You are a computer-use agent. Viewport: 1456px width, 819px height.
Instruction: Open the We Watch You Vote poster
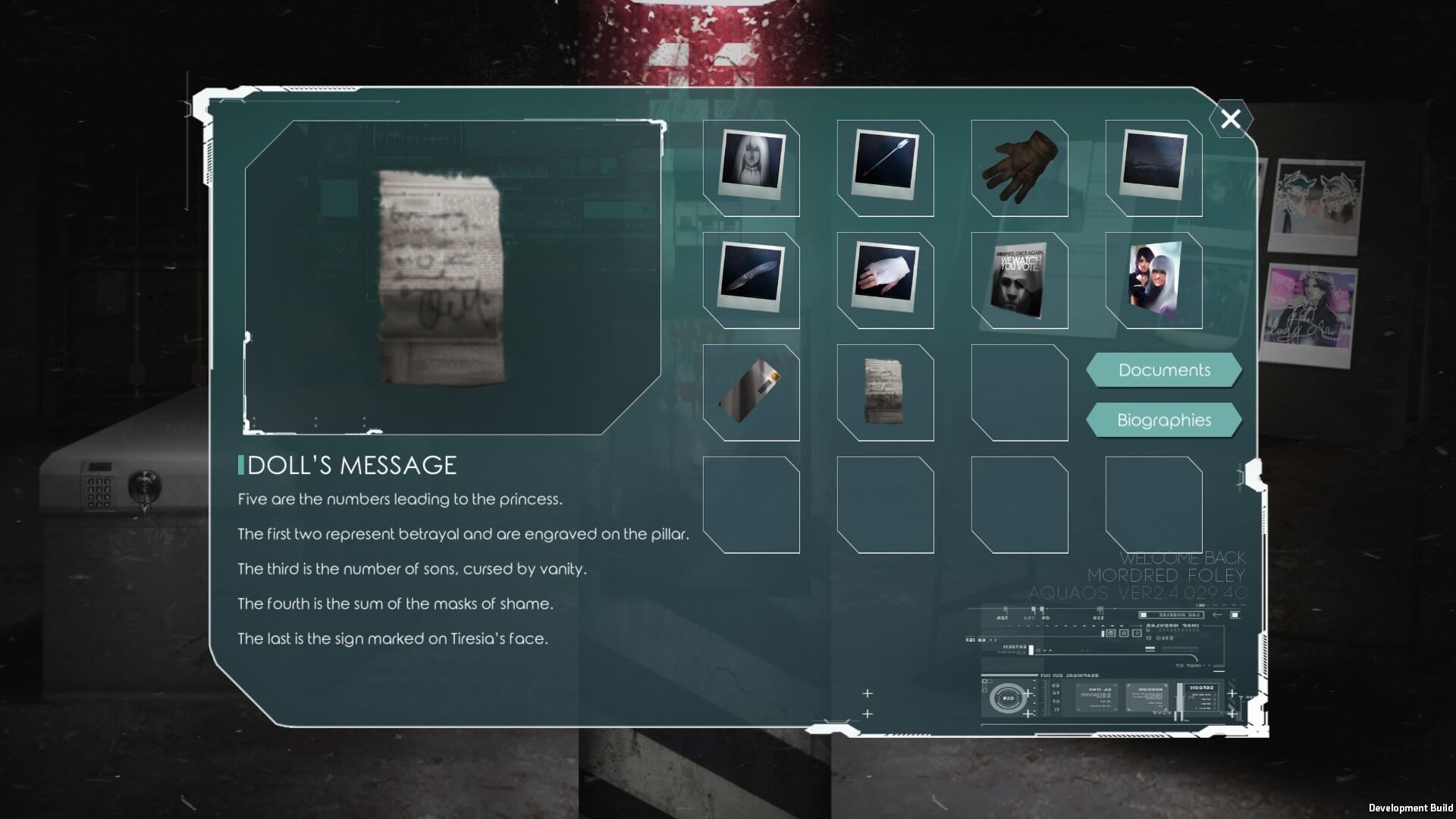(x=1019, y=280)
